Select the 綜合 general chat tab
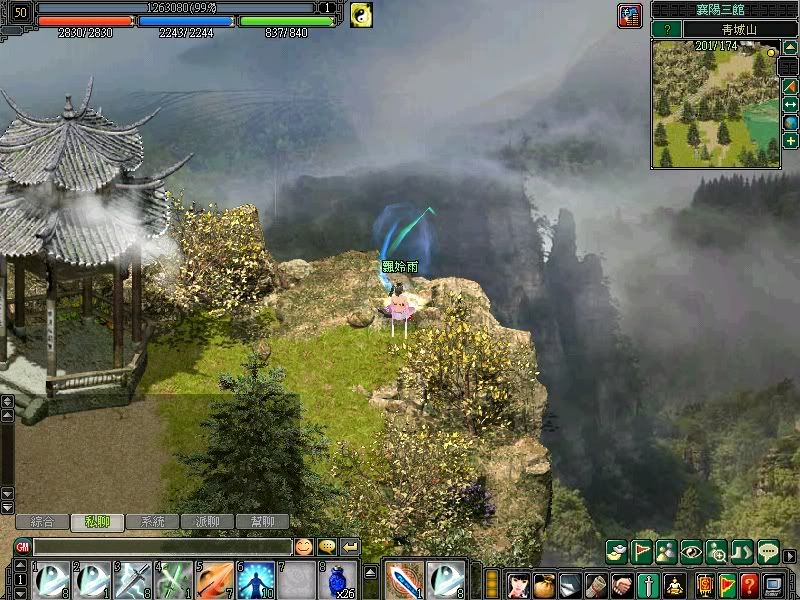The height and width of the screenshot is (600, 800). pyautogui.click(x=42, y=522)
